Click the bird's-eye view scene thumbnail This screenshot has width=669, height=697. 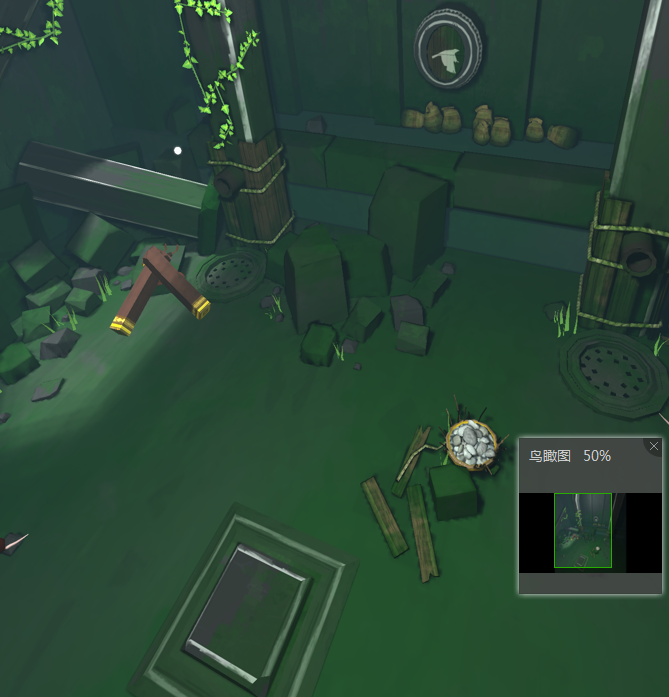pyautogui.click(x=583, y=531)
